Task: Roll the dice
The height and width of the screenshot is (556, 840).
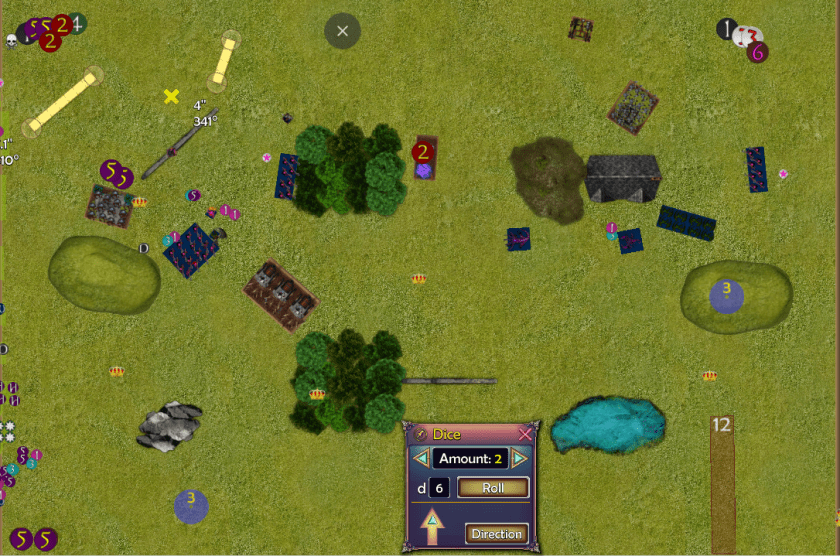Action: coord(492,488)
